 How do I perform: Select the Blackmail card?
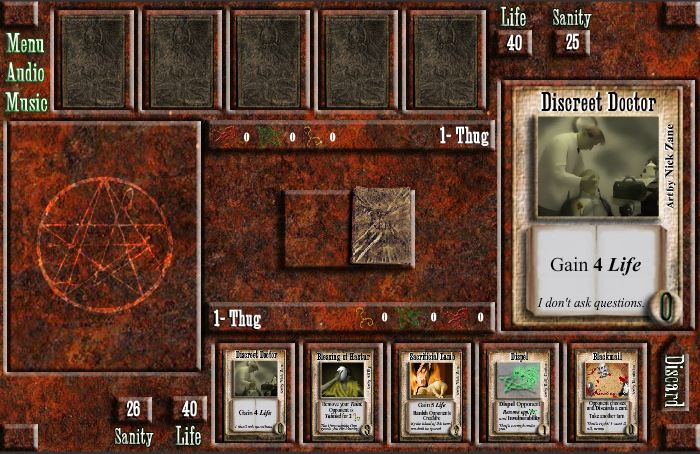coord(604,393)
